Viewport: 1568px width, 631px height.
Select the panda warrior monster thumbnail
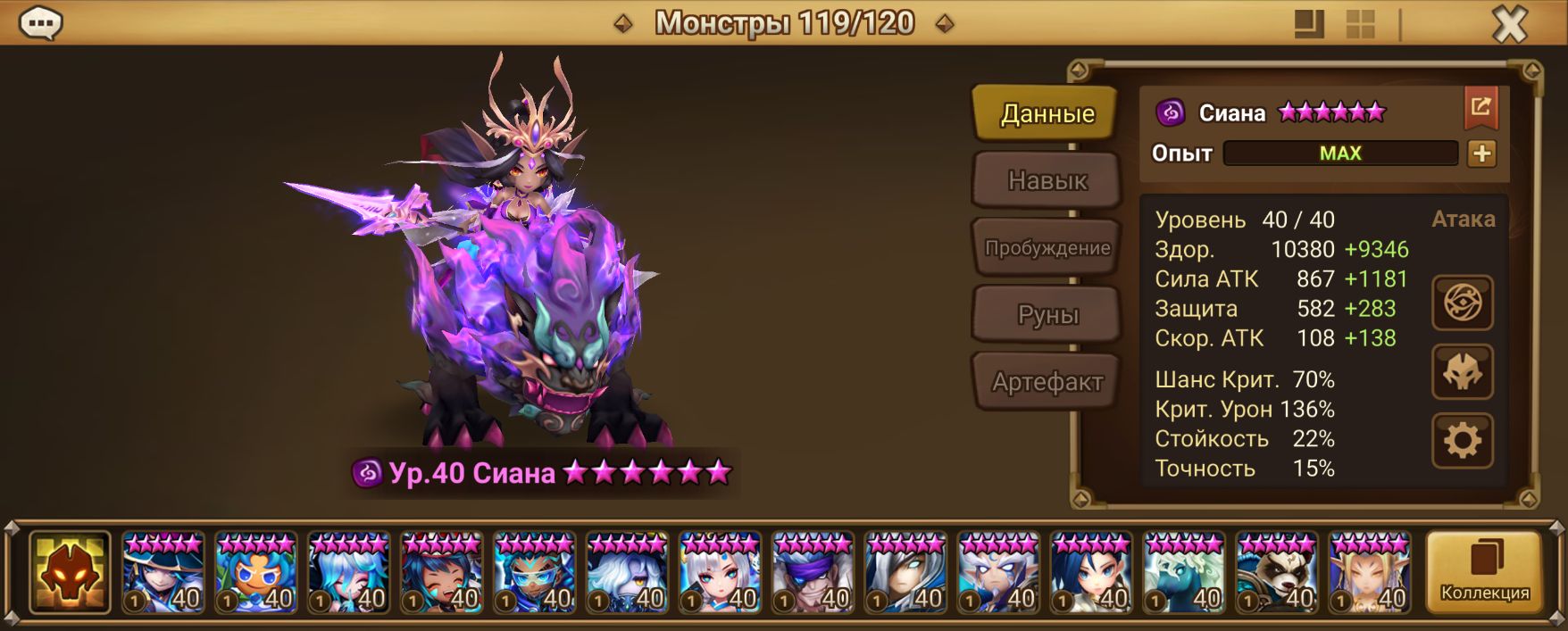pos(1277,573)
